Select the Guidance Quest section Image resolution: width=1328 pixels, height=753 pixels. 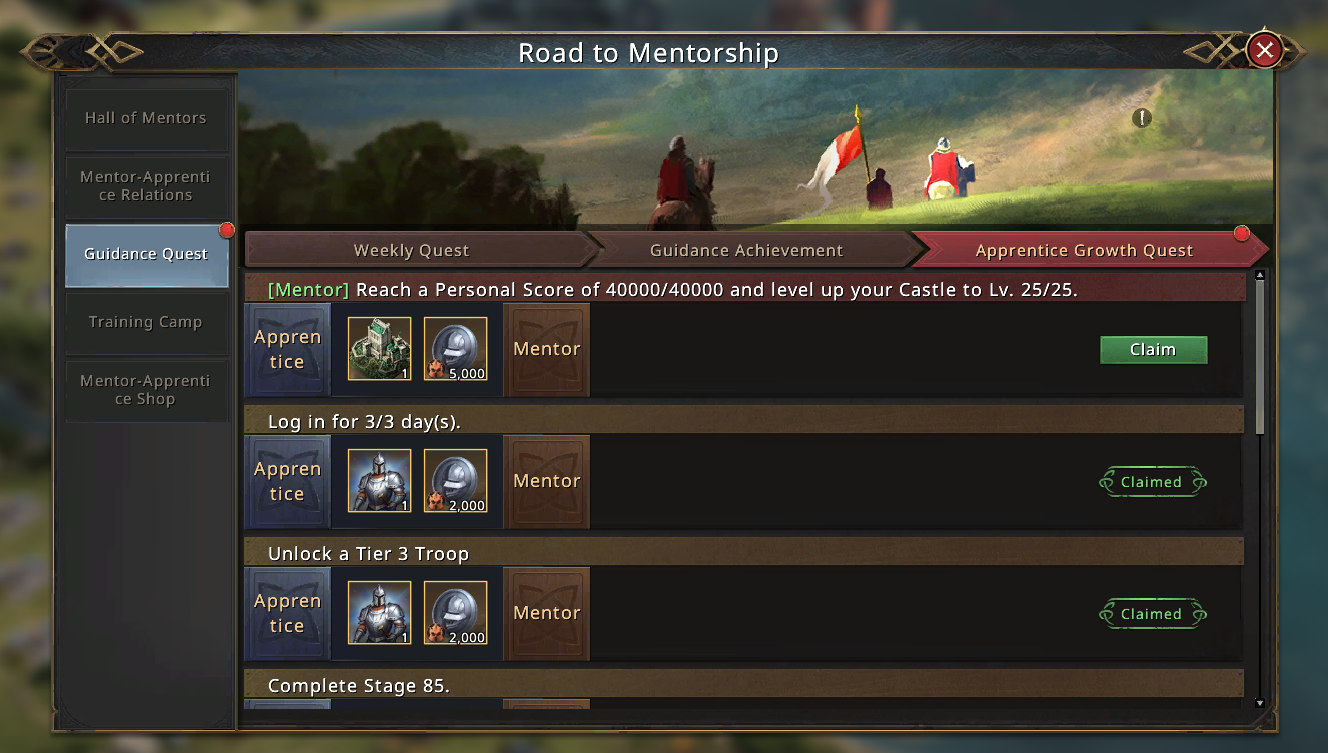146,254
